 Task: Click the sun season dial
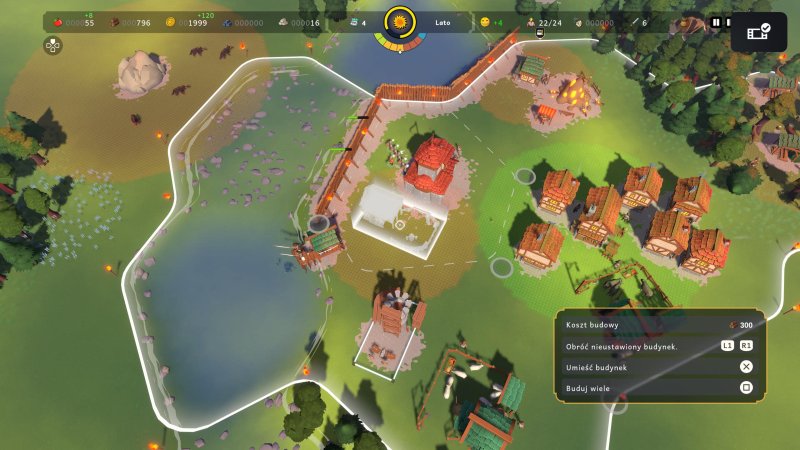[401, 22]
